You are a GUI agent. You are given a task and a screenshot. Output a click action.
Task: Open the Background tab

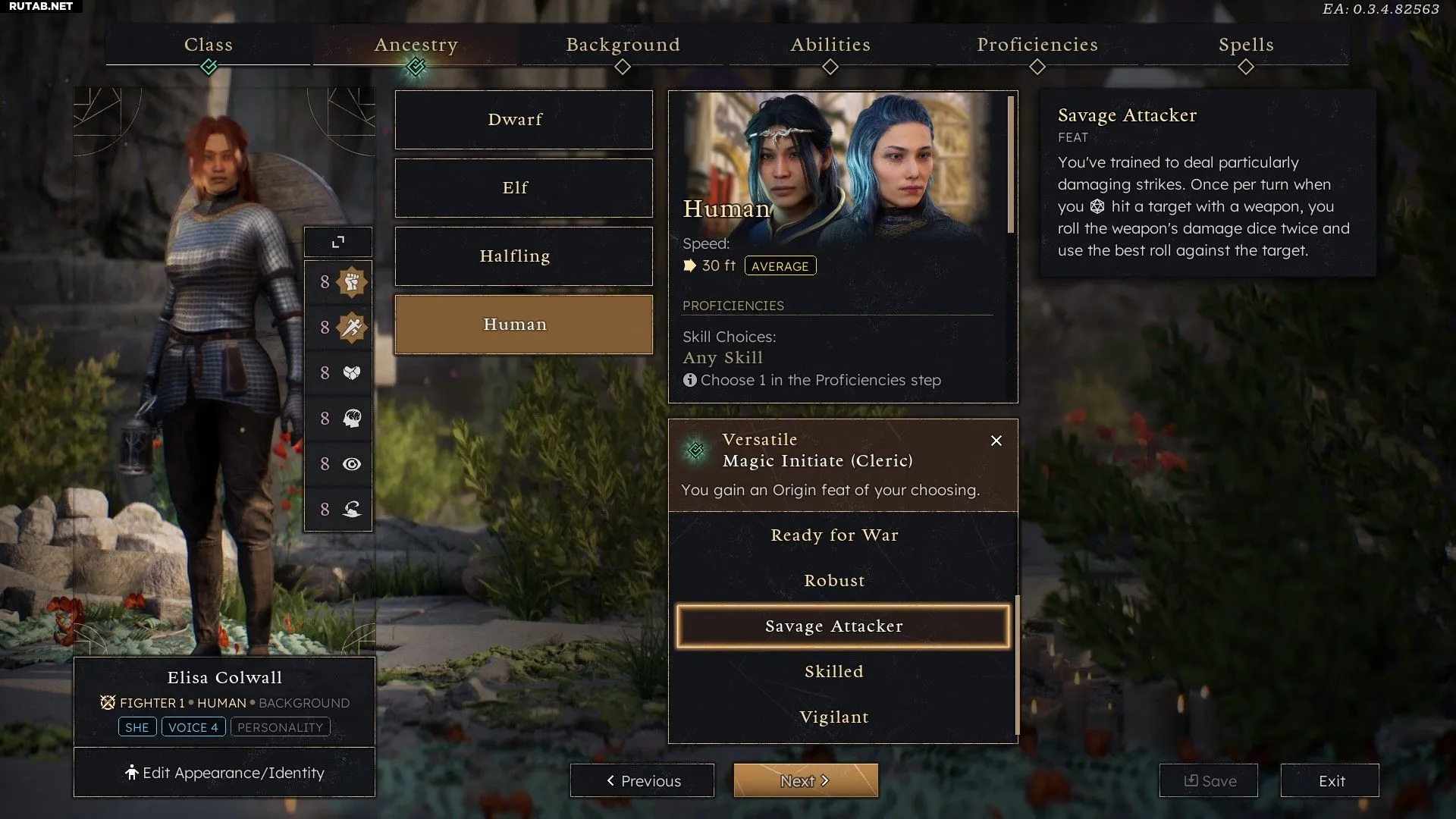point(623,45)
